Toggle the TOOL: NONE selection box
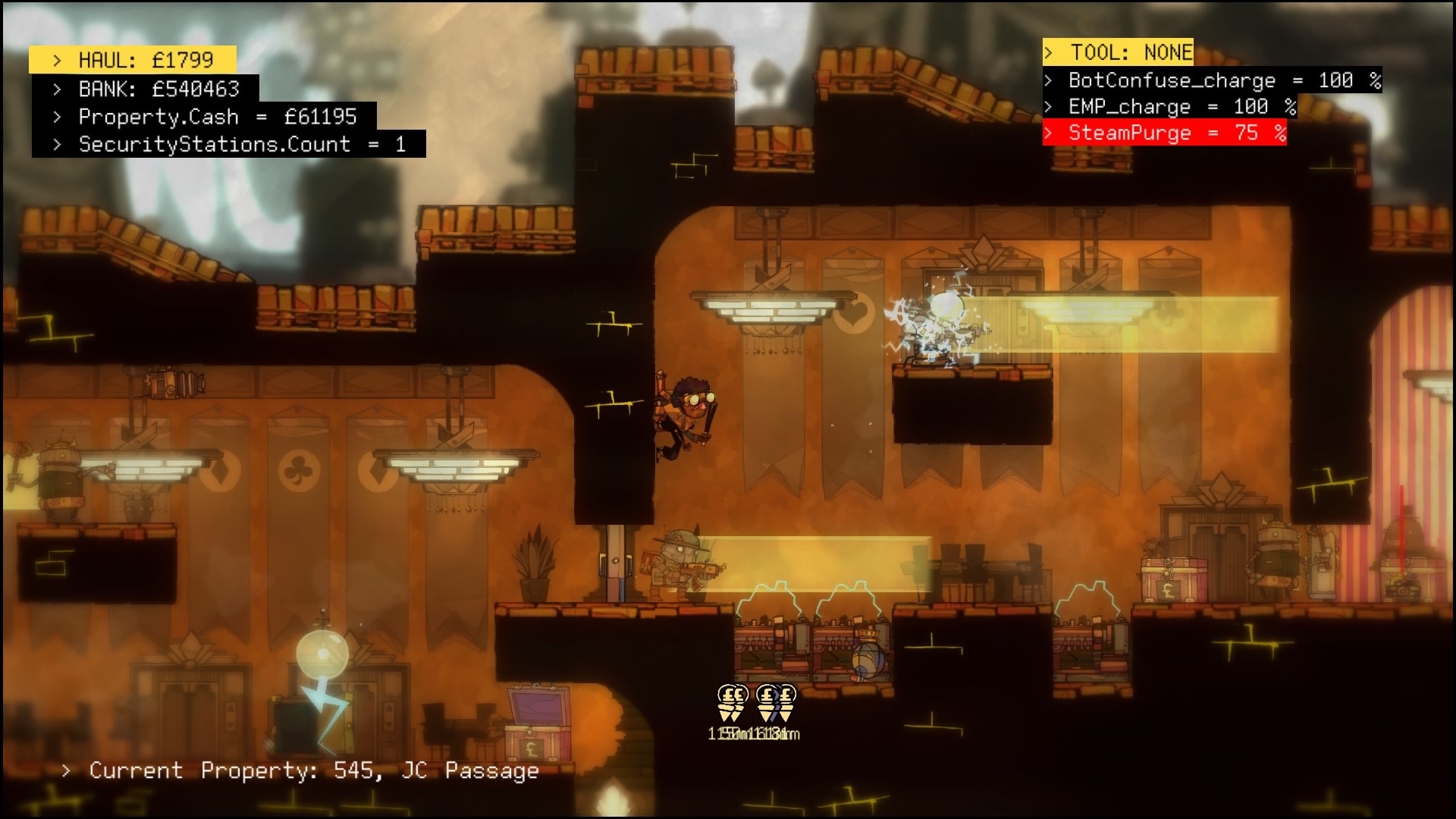 tap(1119, 53)
